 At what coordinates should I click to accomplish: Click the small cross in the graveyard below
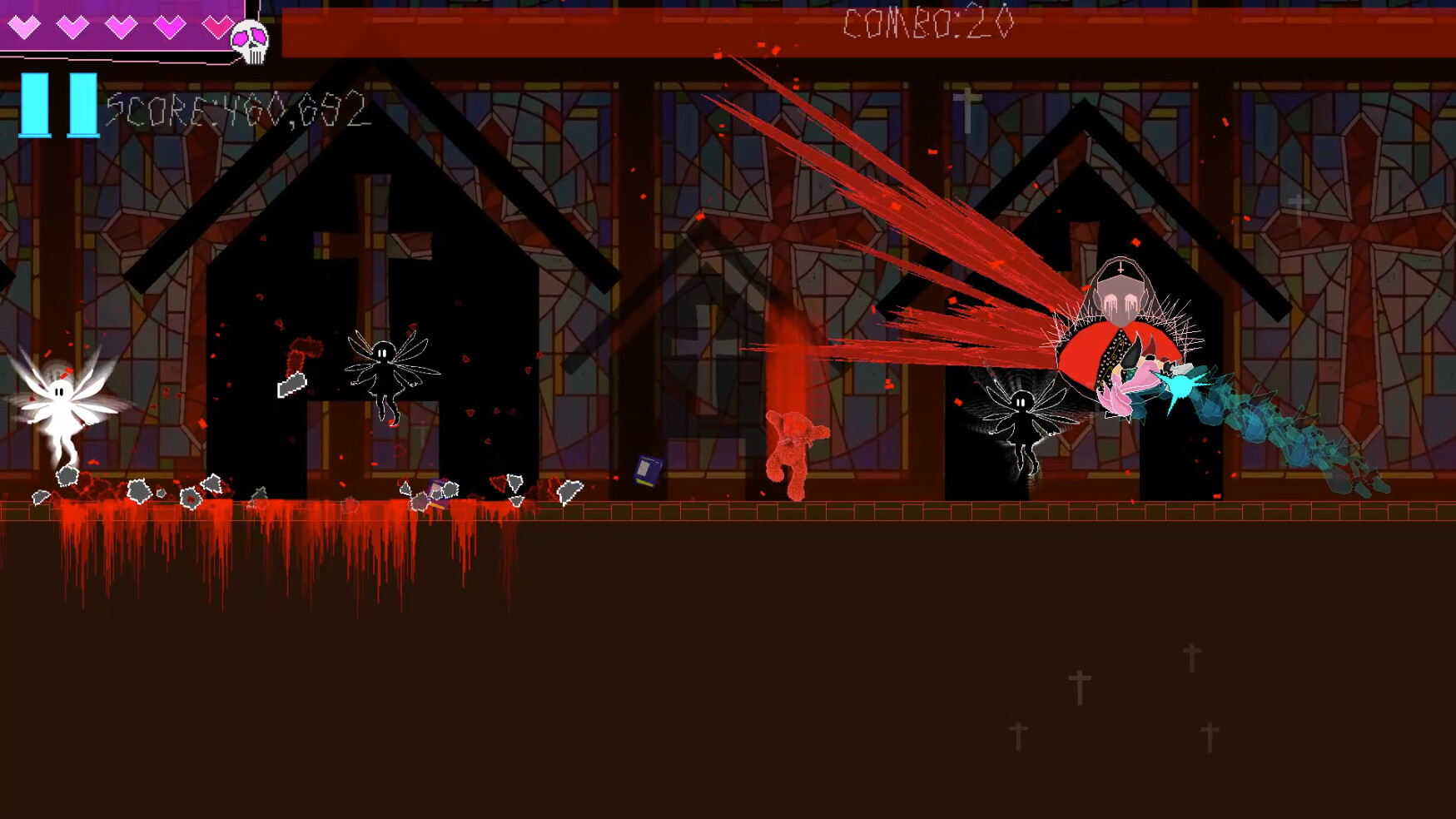[x=1081, y=687]
